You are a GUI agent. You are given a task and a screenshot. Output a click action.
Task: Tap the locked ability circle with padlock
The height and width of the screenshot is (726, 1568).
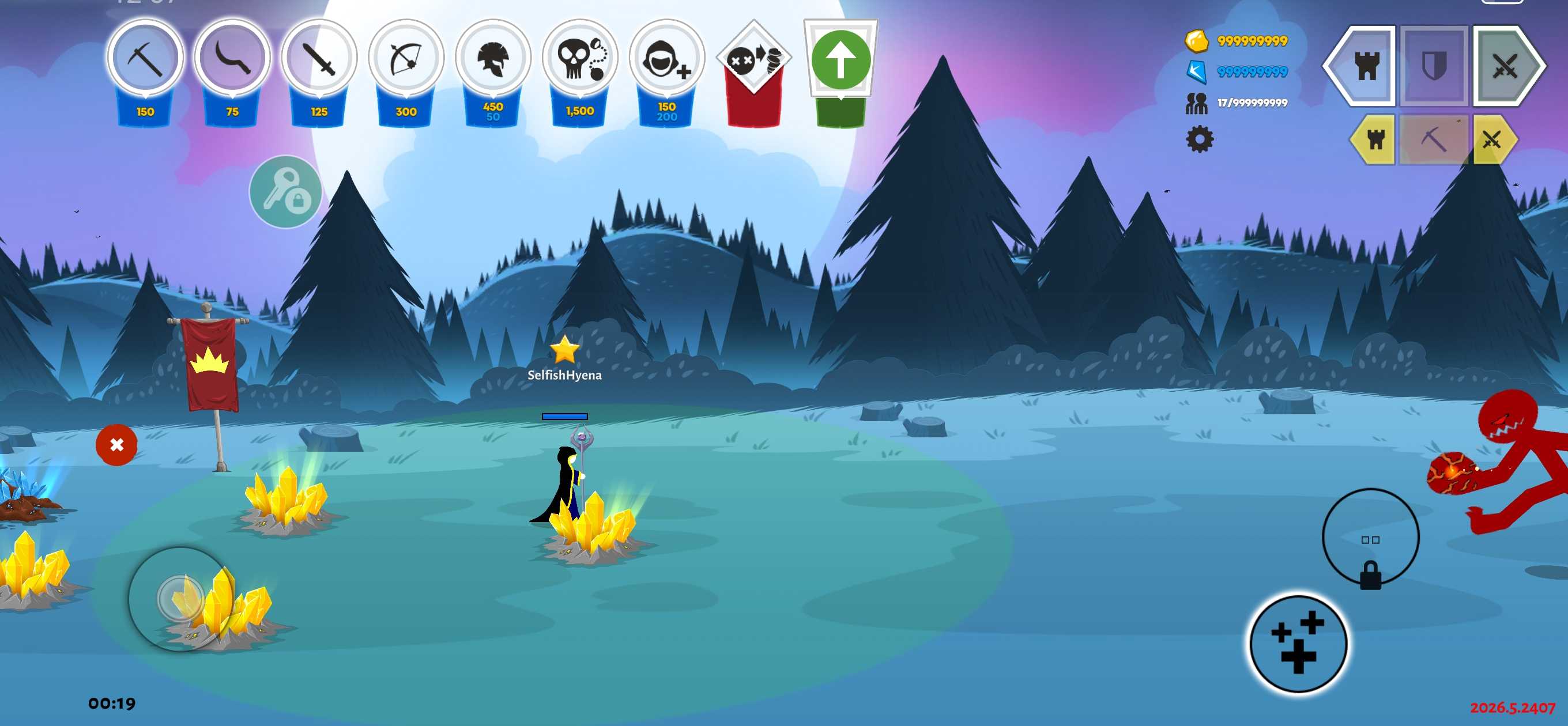point(1370,539)
